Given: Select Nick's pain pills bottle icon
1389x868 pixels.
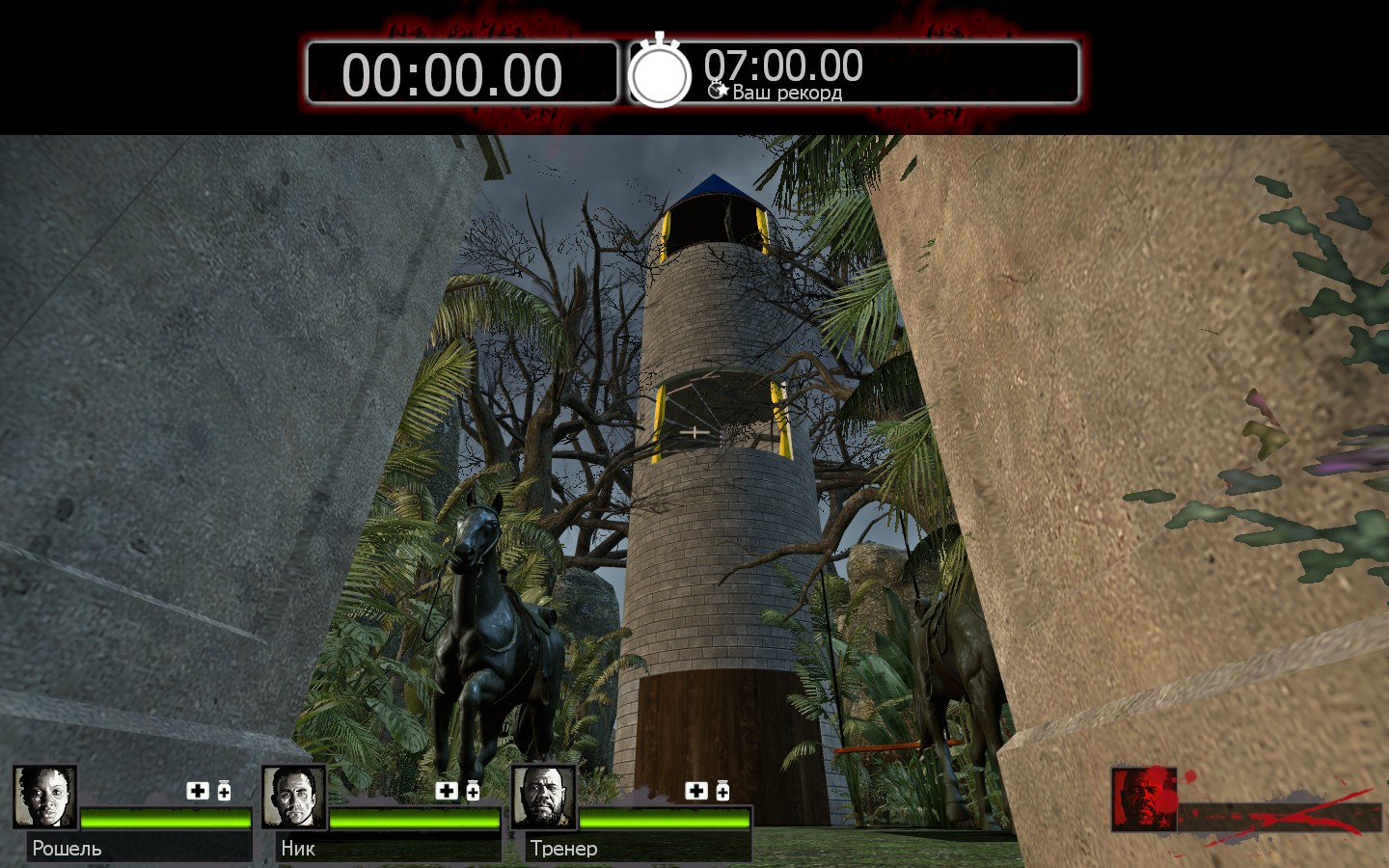Looking at the screenshot, I should [x=473, y=791].
